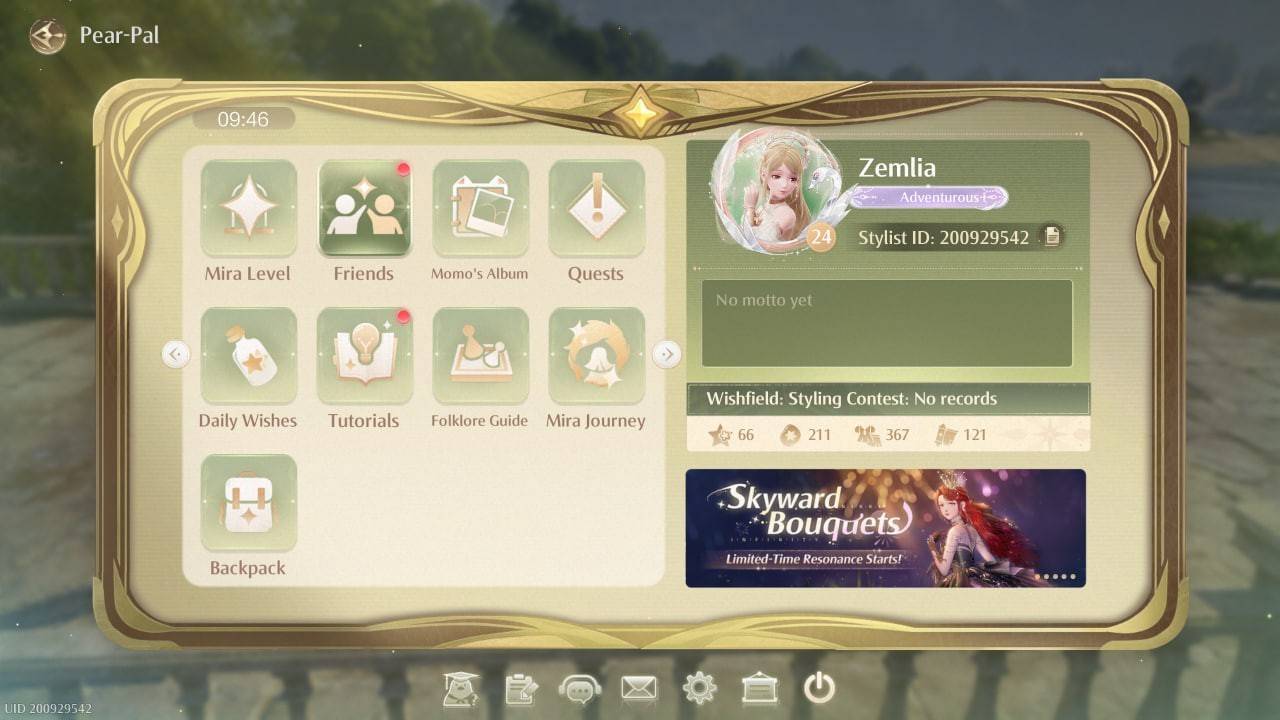Click the power logout icon
Screen dimensions: 1280x720
[x=820, y=688]
